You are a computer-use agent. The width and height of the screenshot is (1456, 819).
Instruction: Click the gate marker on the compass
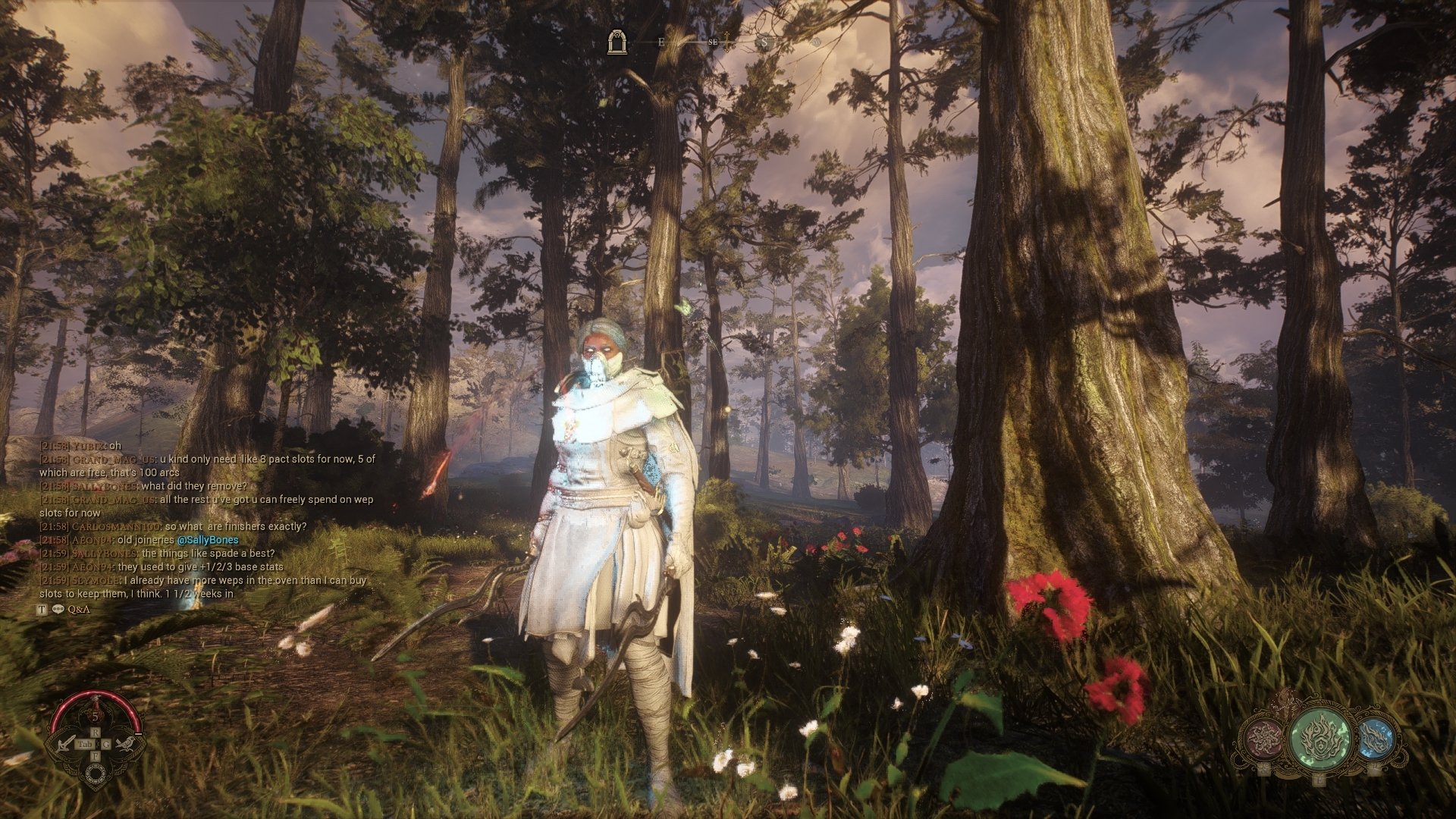[x=618, y=42]
